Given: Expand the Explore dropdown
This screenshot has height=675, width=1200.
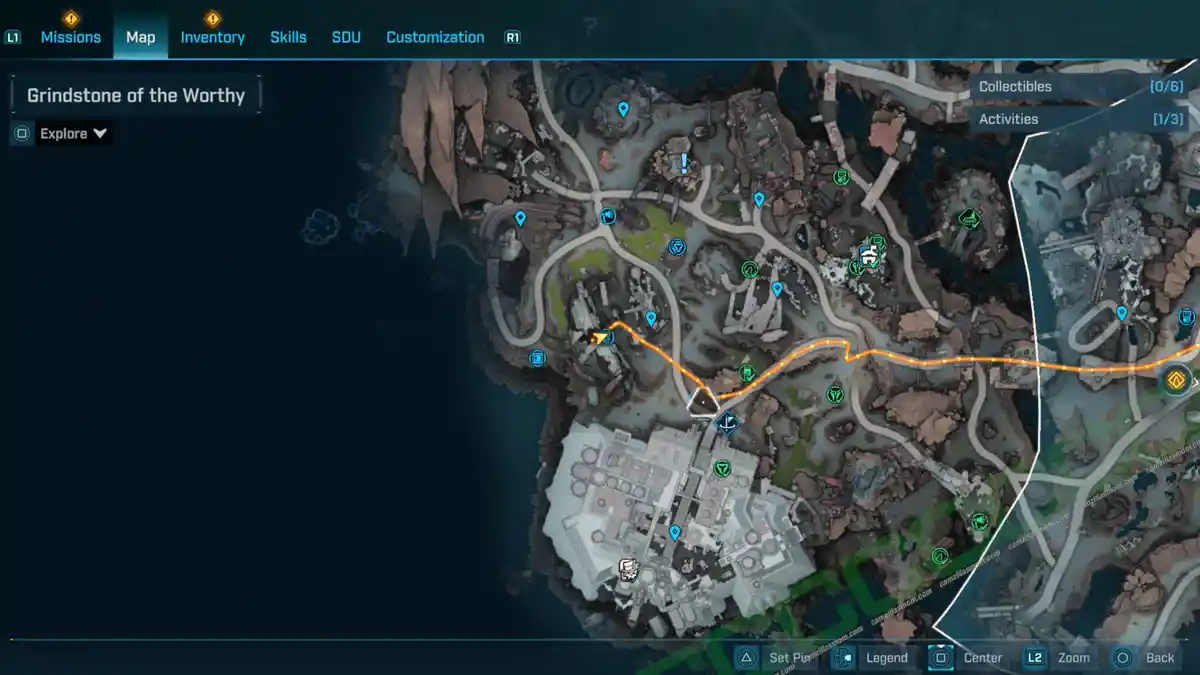Looking at the screenshot, I should coord(73,133).
